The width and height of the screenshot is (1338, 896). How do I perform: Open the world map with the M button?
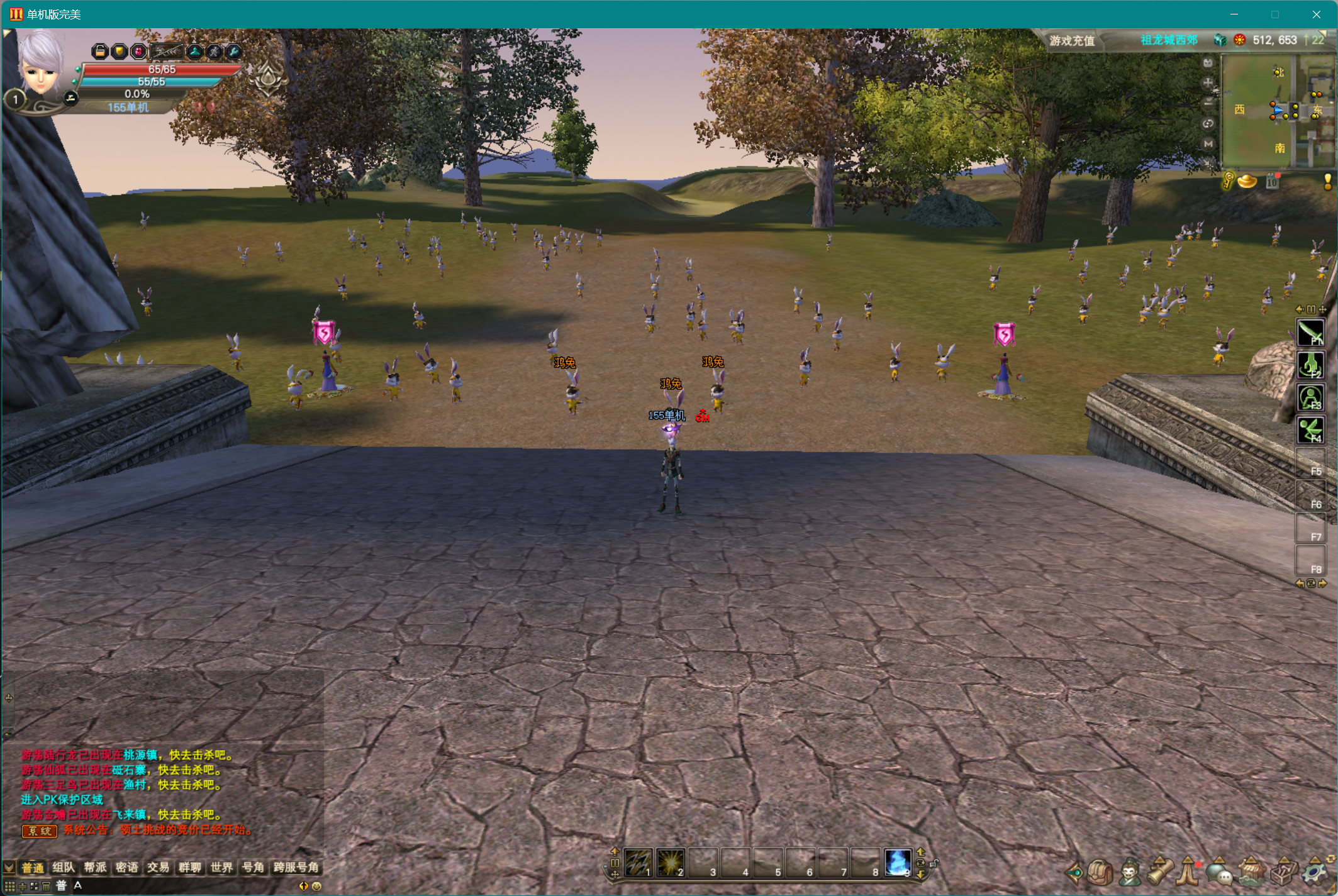tap(1208, 144)
